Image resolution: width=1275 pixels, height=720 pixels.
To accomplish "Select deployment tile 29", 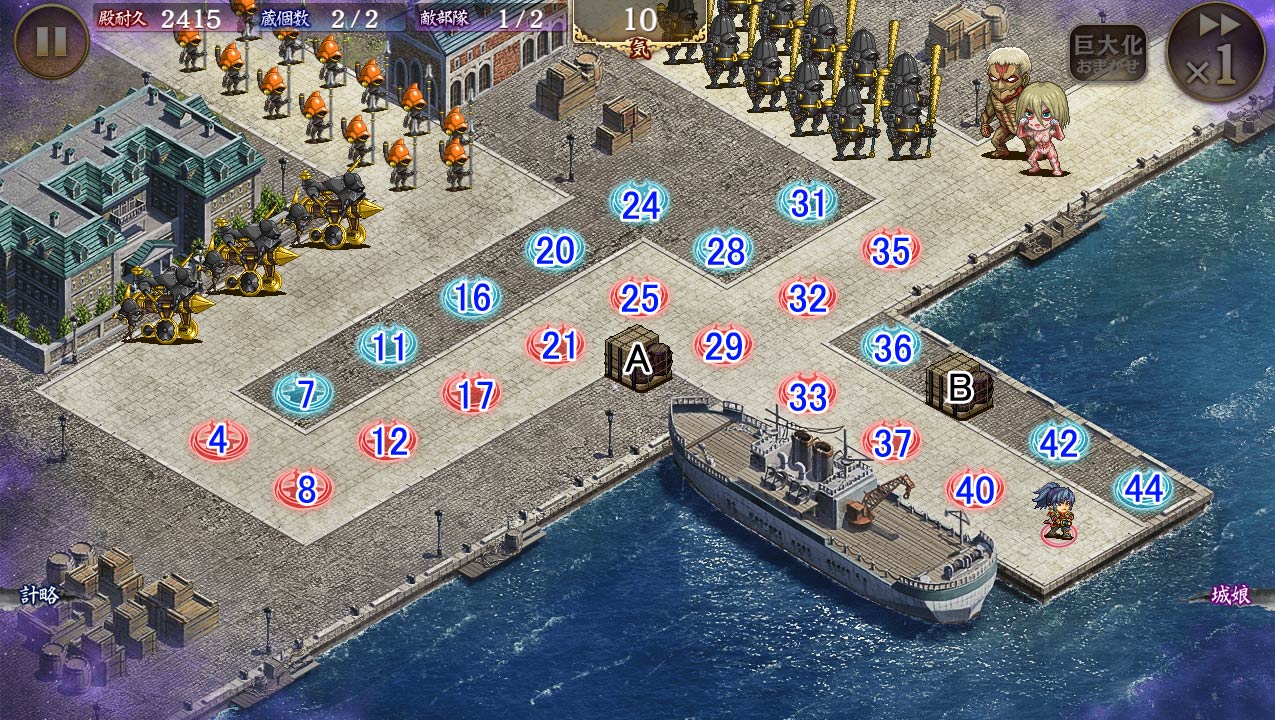I will coord(723,346).
